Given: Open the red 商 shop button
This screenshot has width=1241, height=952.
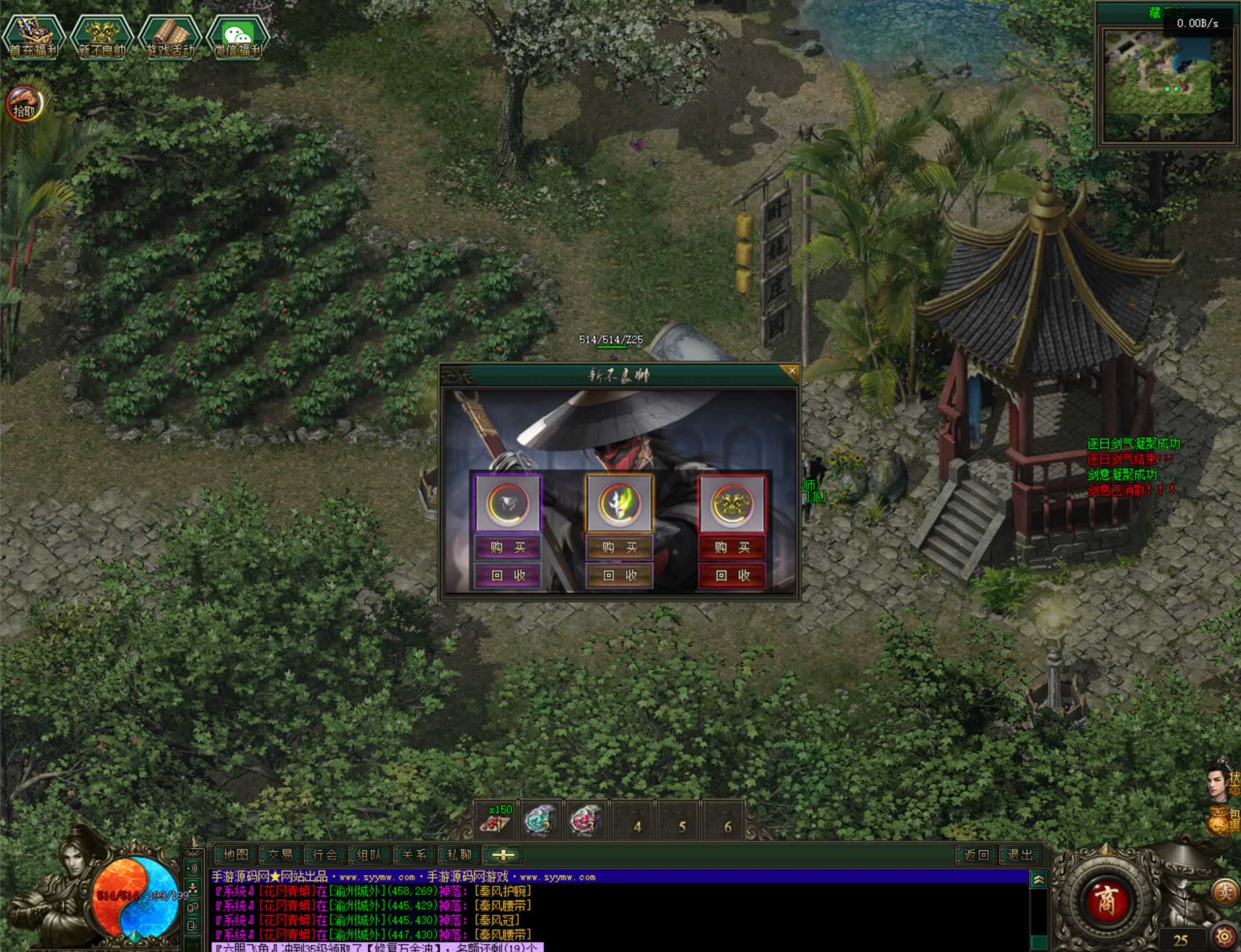Looking at the screenshot, I should click(1106, 900).
